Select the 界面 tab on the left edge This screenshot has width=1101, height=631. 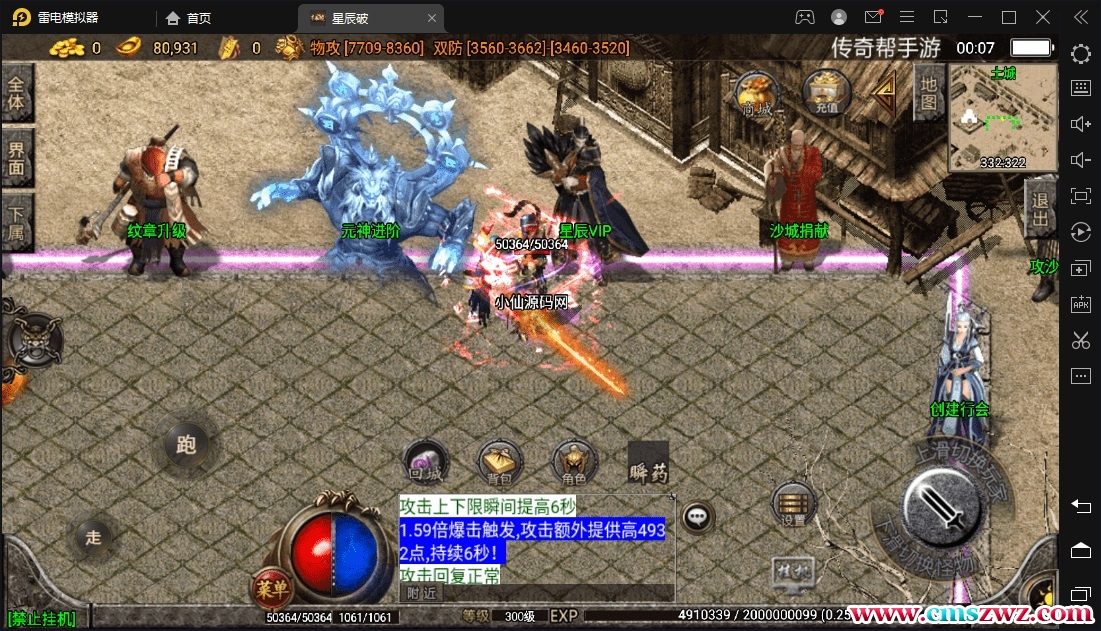point(16,157)
